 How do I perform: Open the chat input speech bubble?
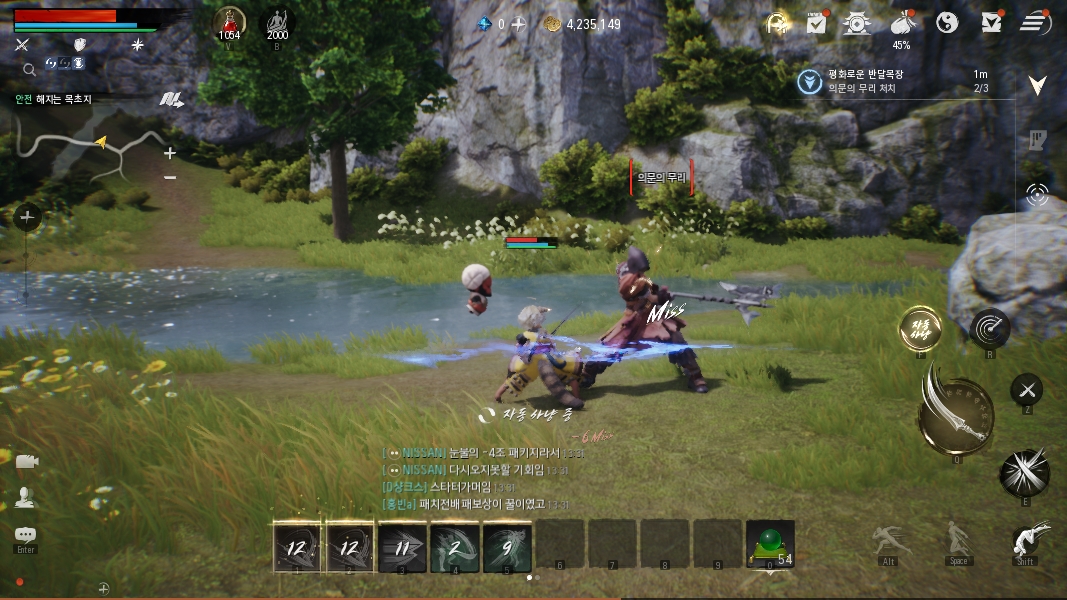pyautogui.click(x=25, y=535)
